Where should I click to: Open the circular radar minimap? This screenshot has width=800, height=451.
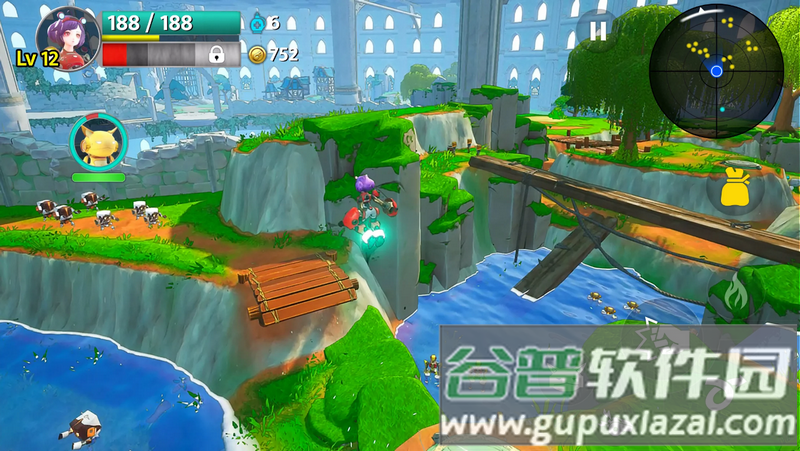click(714, 69)
